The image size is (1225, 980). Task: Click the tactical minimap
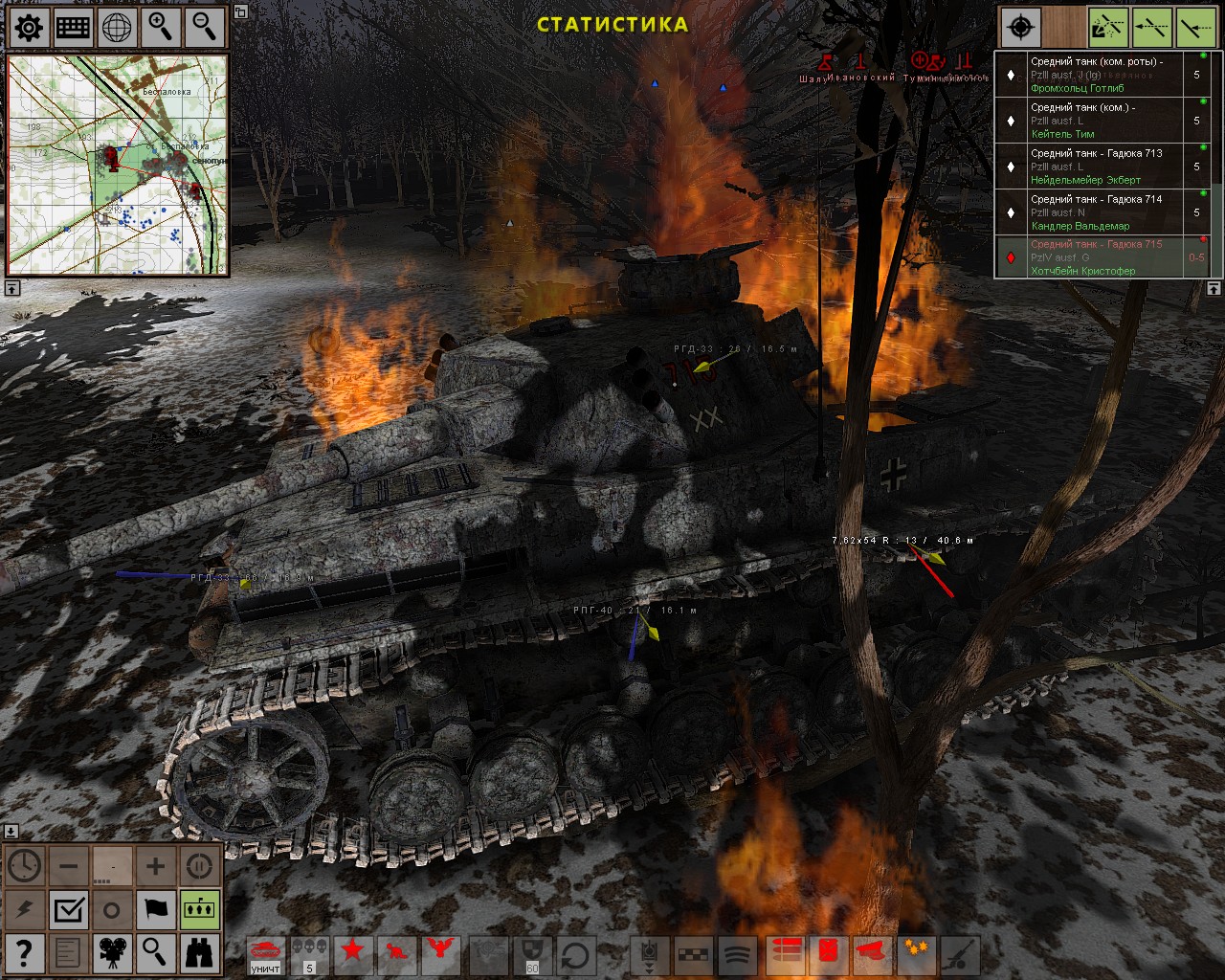(118, 165)
